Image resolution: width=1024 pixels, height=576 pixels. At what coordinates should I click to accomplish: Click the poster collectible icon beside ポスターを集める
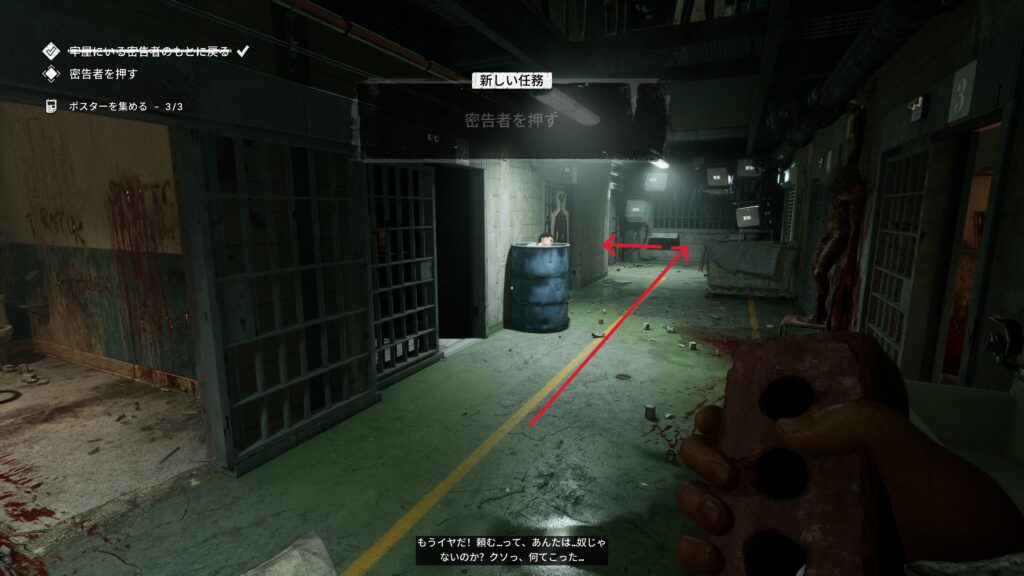[50, 106]
